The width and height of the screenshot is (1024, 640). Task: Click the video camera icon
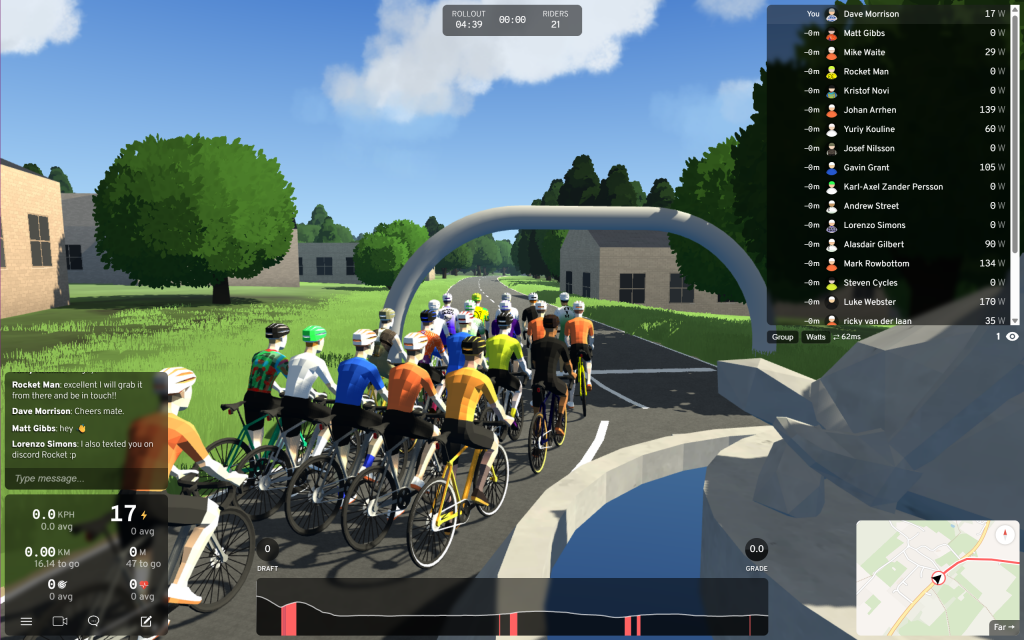[60, 621]
